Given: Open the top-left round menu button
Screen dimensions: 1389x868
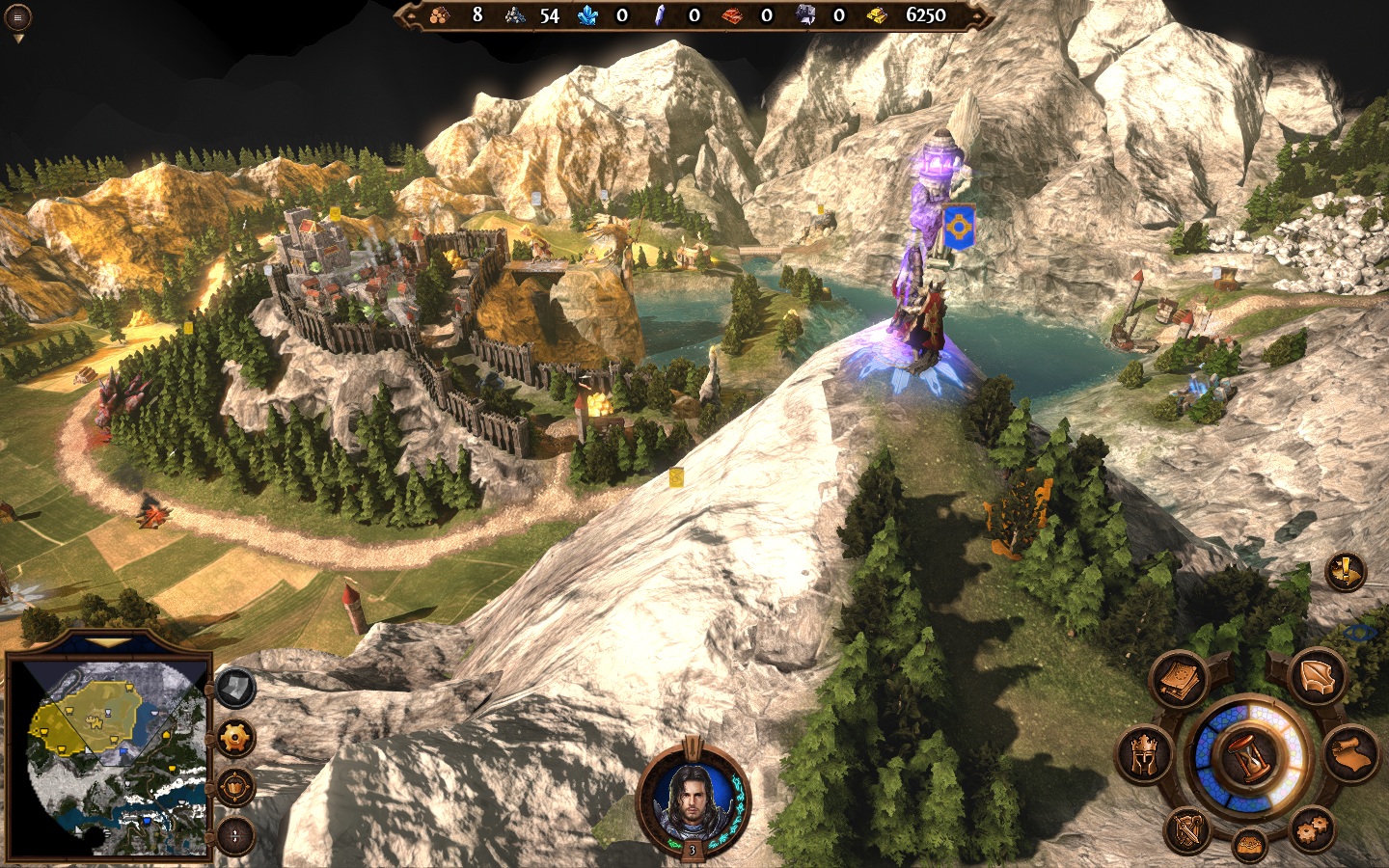Looking at the screenshot, I should (17, 16).
